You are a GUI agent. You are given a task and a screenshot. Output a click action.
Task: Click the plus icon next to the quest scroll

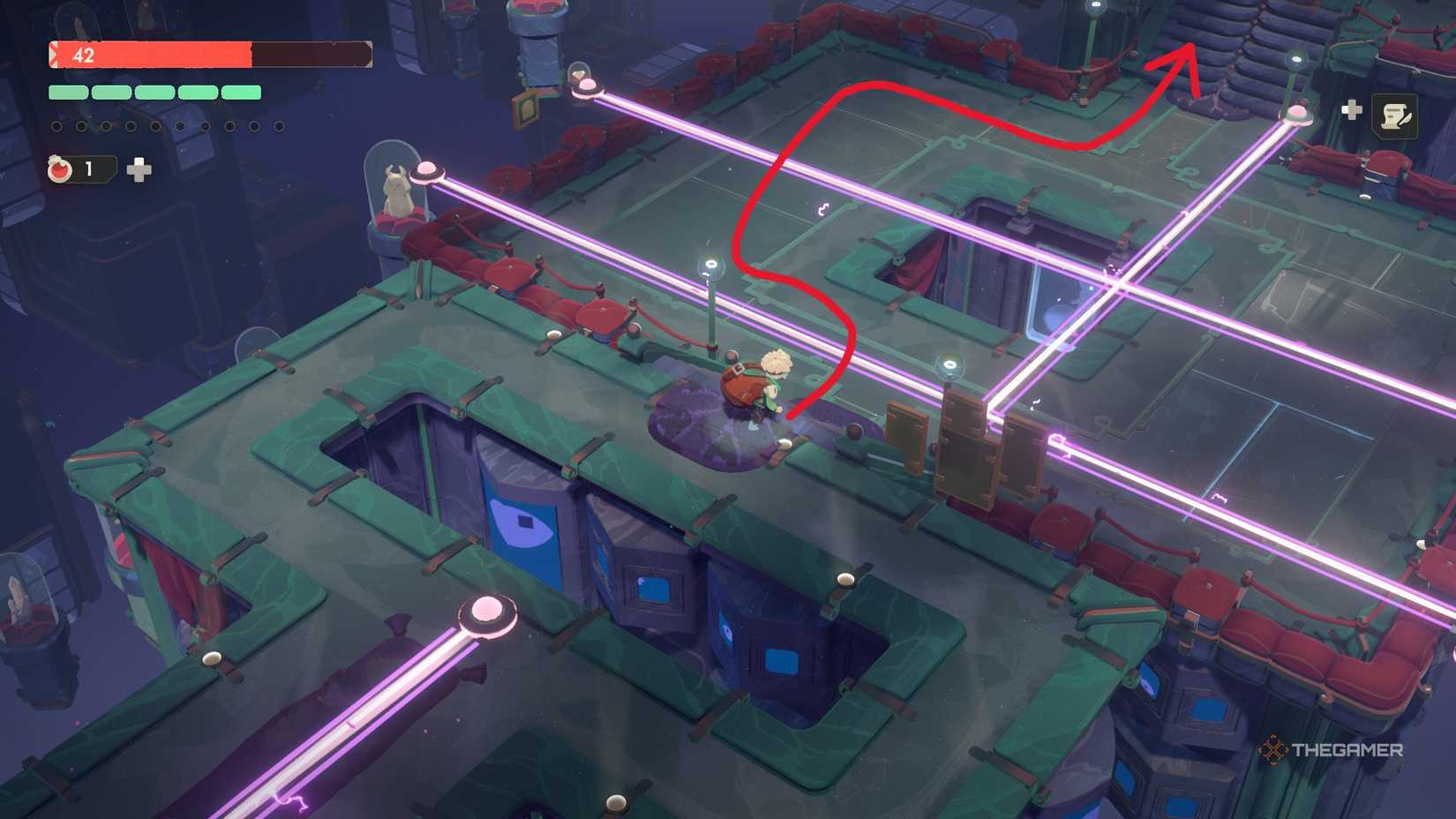click(x=1352, y=109)
